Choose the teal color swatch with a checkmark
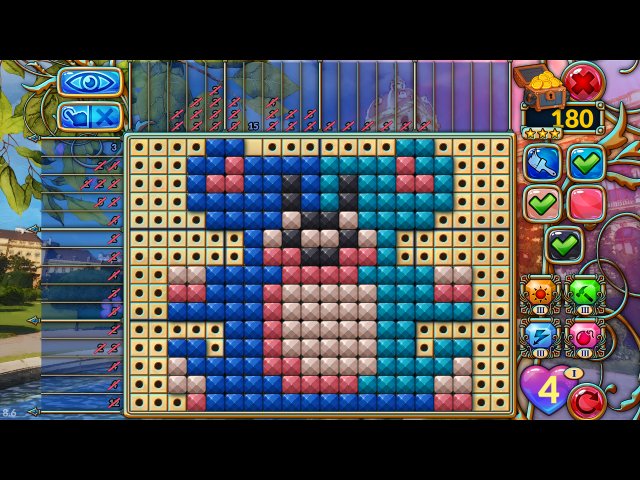640x480 pixels. pos(586,162)
